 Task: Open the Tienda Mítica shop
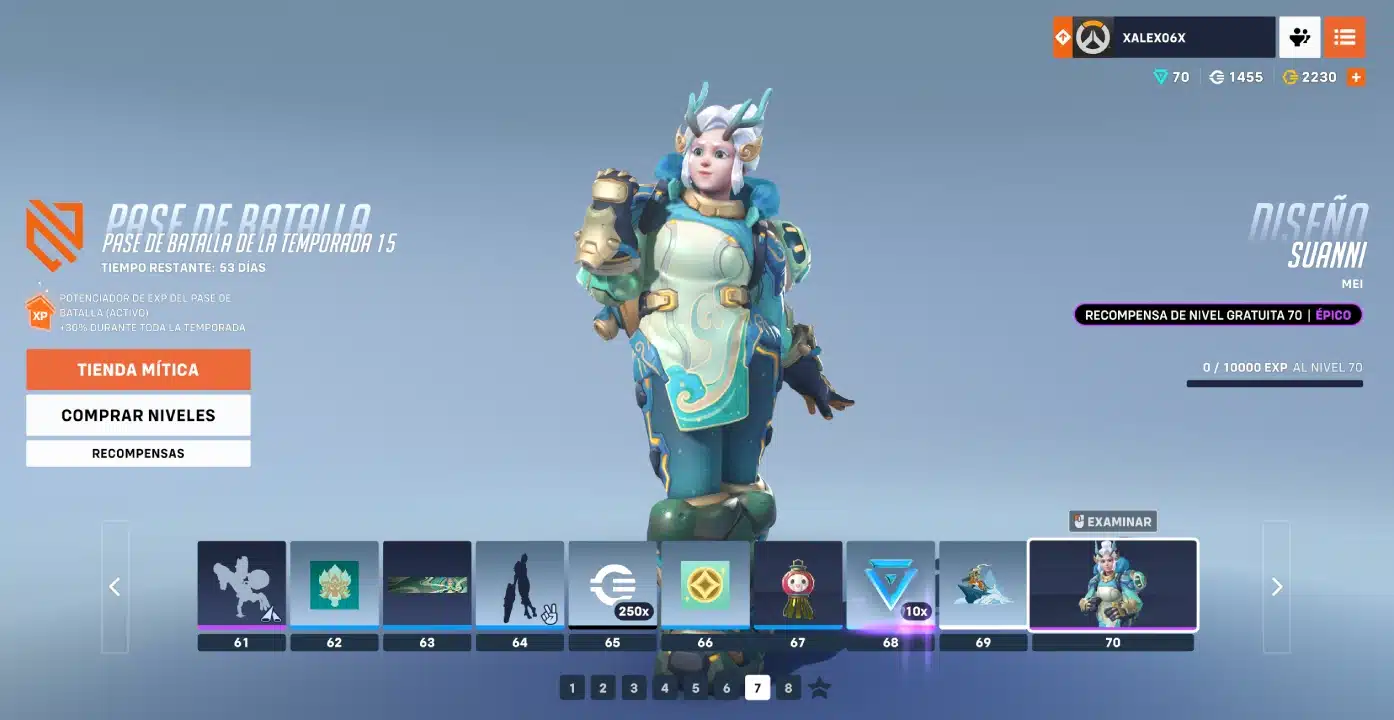click(x=138, y=370)
